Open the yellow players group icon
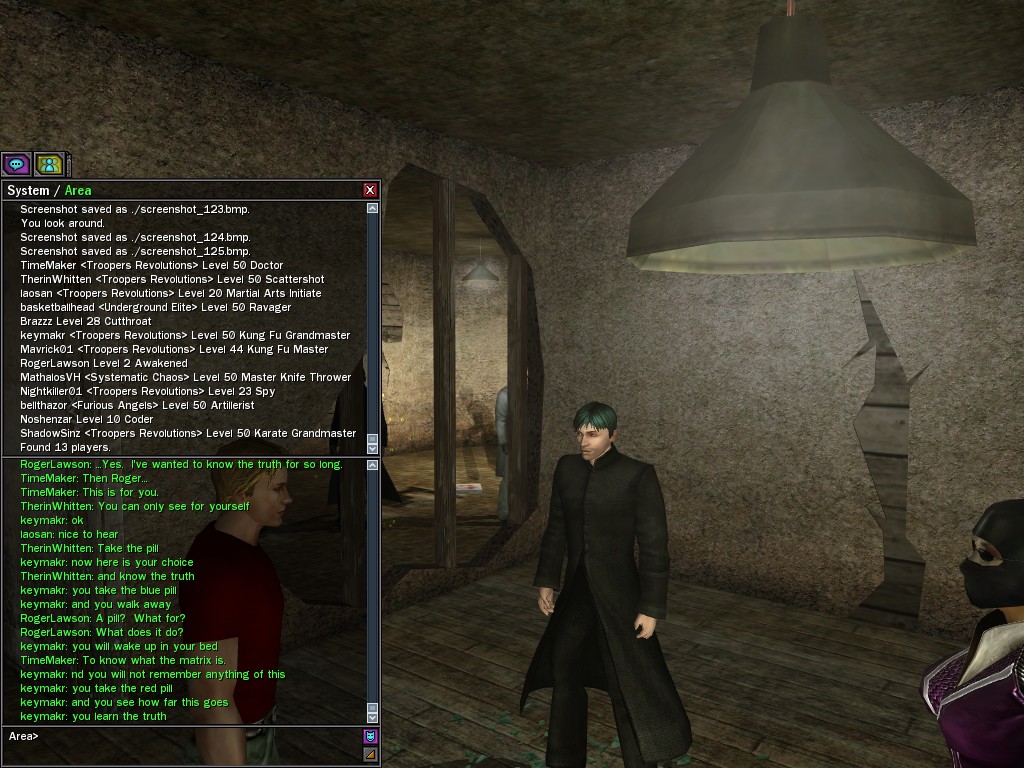The width and height of the screenshot is (1024, 768). [x=49, y=164]
